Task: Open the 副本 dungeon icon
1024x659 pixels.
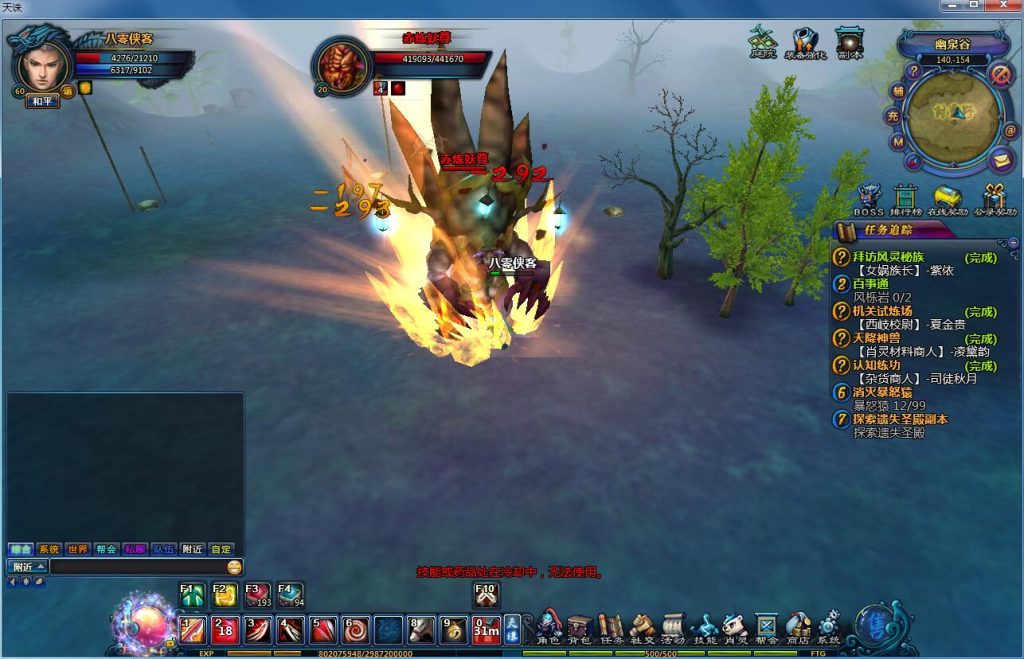Action: pyautogui.click(x=849, y=43)
